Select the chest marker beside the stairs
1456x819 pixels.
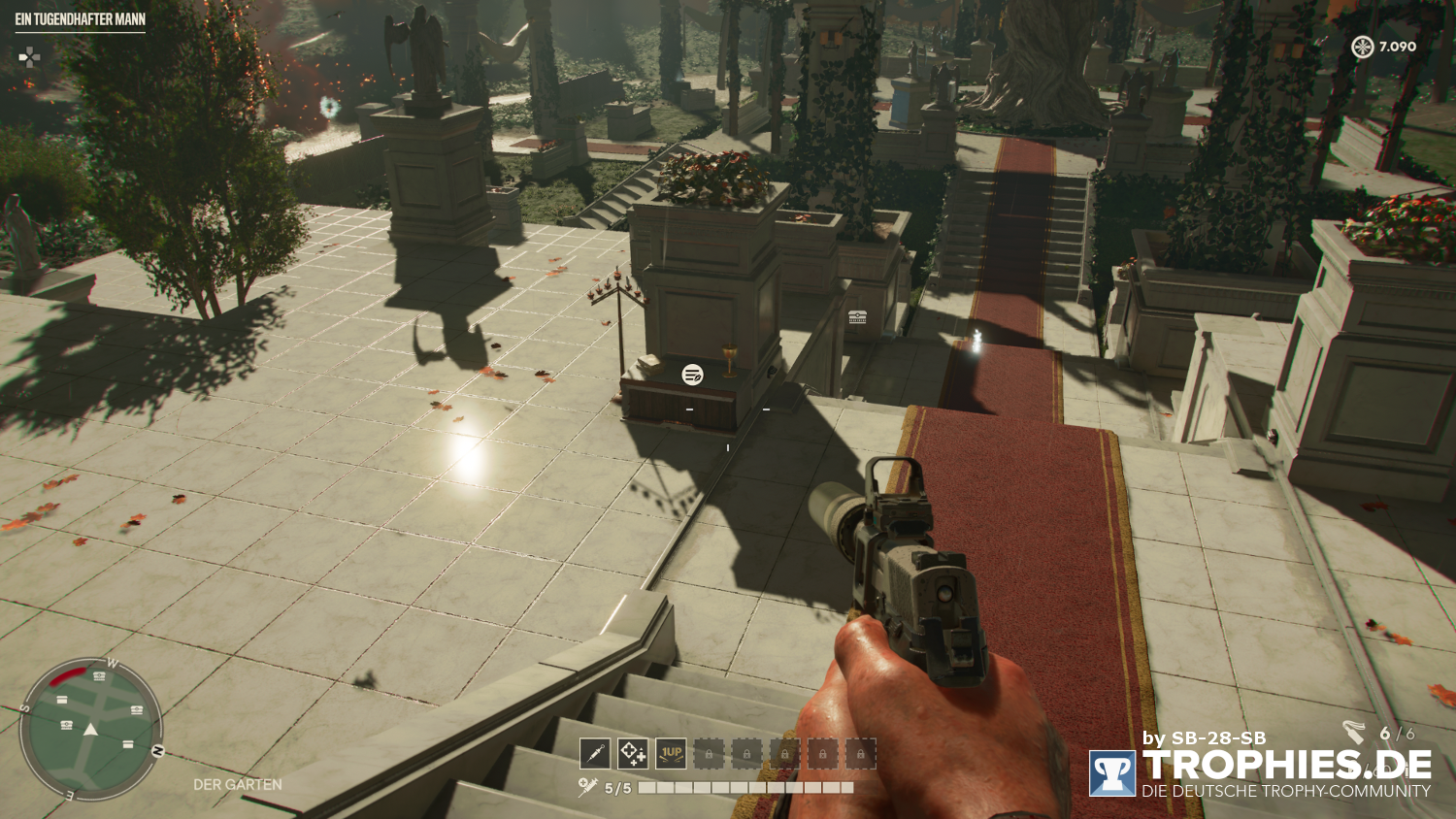pyautogui.click(x=857, y=316)
